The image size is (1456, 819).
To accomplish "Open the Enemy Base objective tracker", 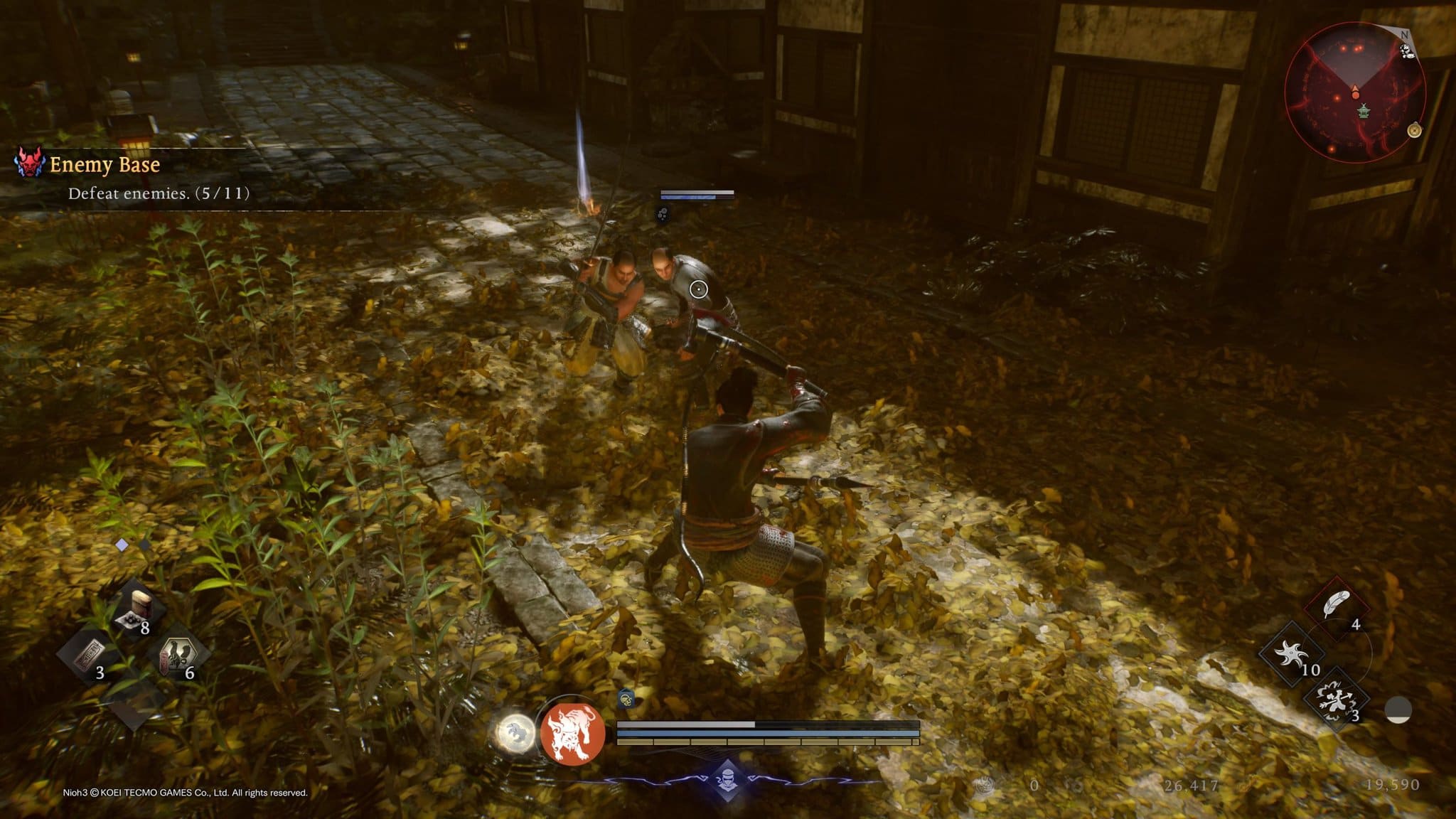I will click(104, 165).
